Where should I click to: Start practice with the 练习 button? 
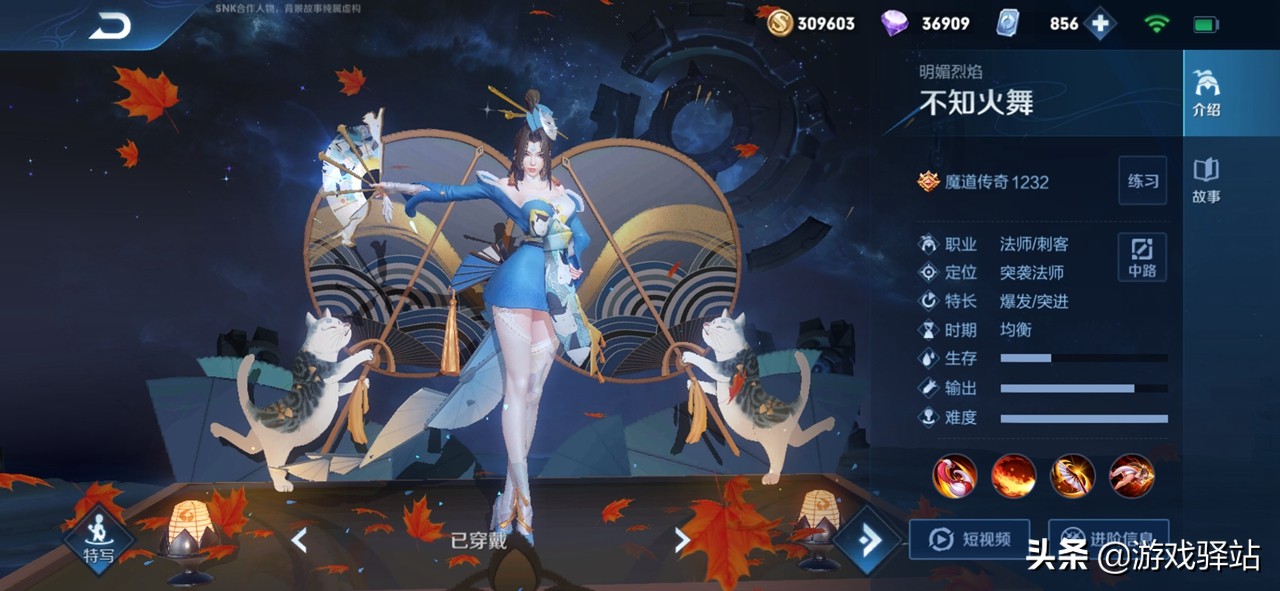[x=1142, y=181]
